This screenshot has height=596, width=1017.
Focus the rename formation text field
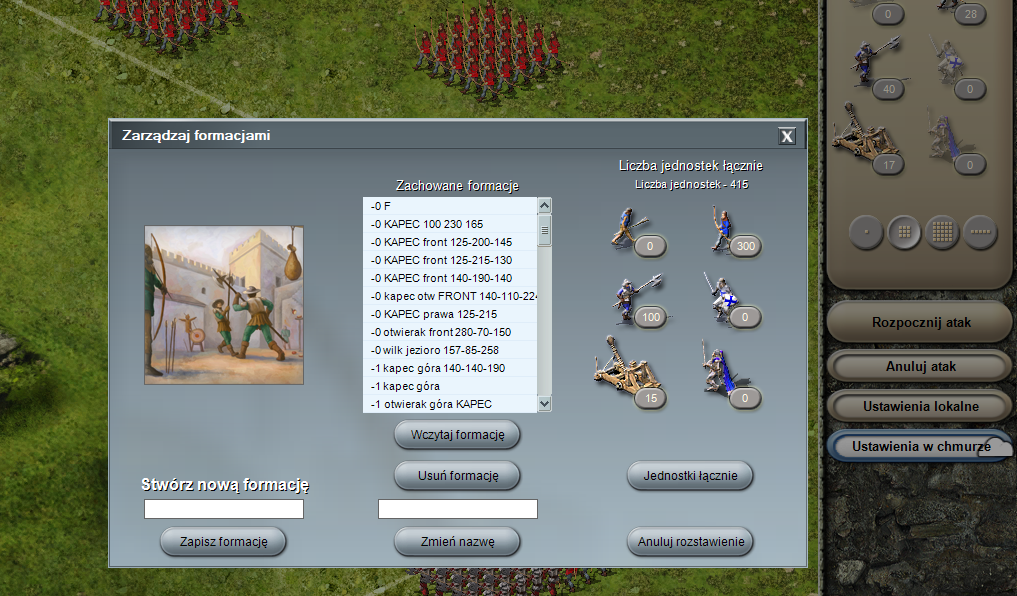457,509
